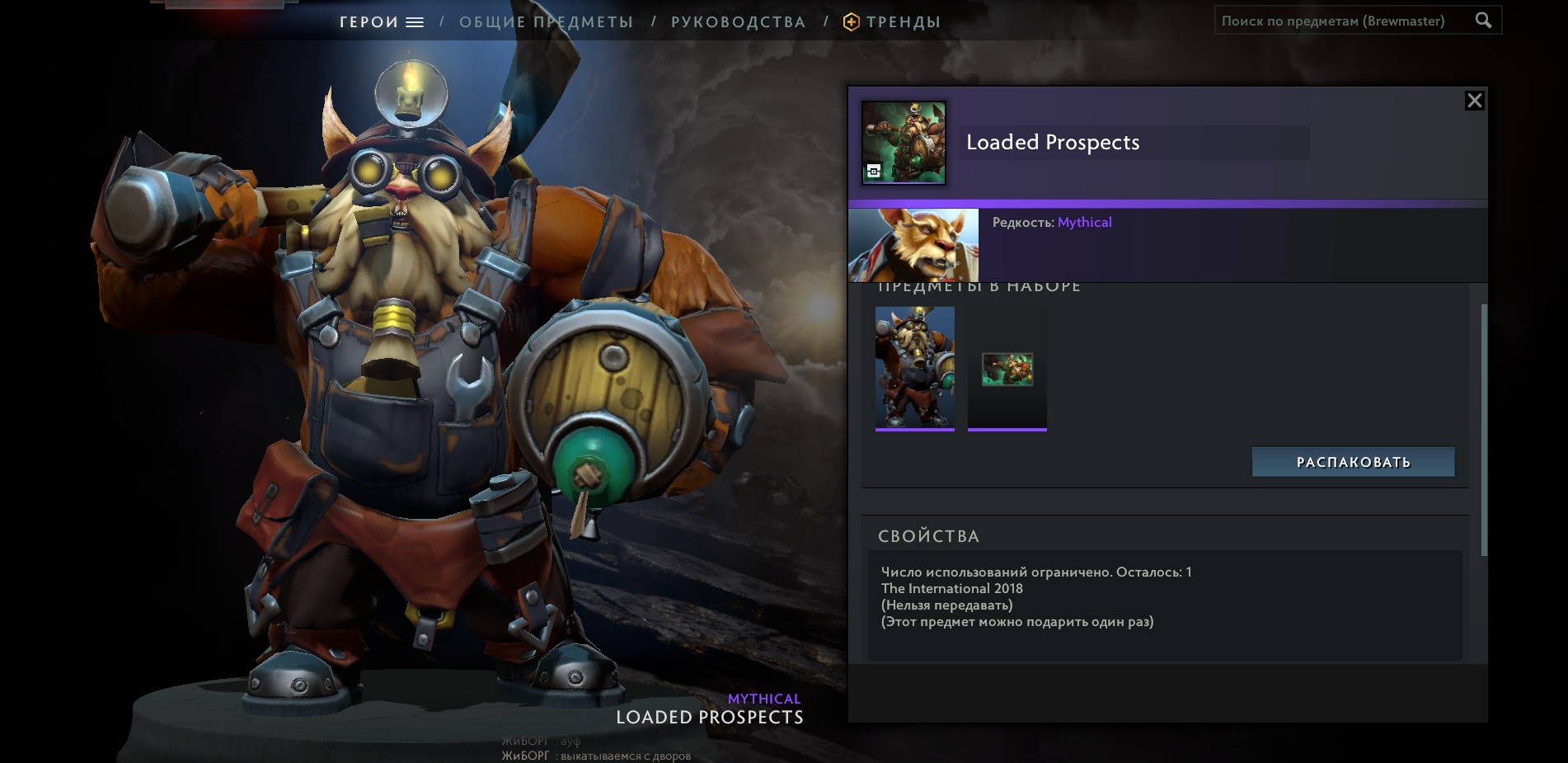Close the Loaded Prospects item panel

tap(1474, 101)
